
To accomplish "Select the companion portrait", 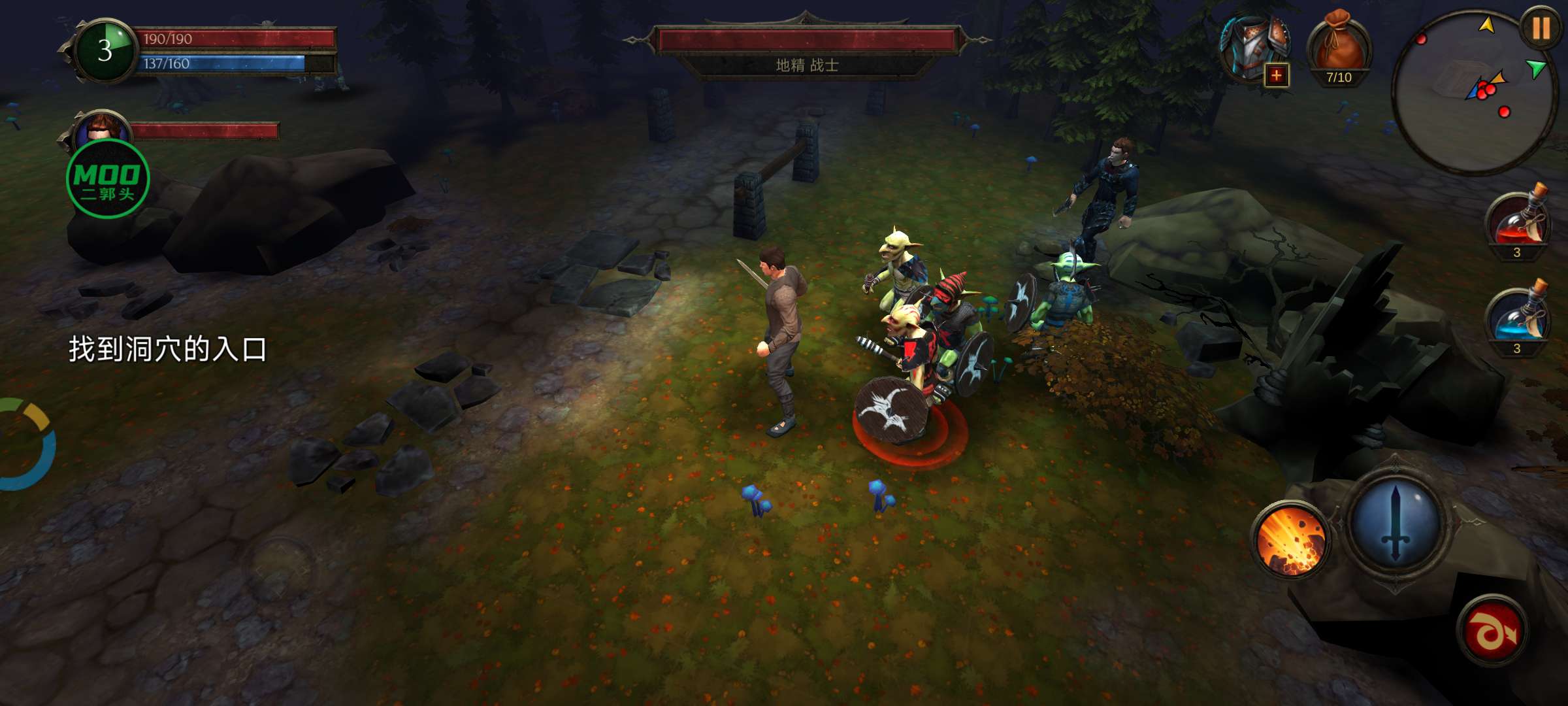I will tap(102, 129).
